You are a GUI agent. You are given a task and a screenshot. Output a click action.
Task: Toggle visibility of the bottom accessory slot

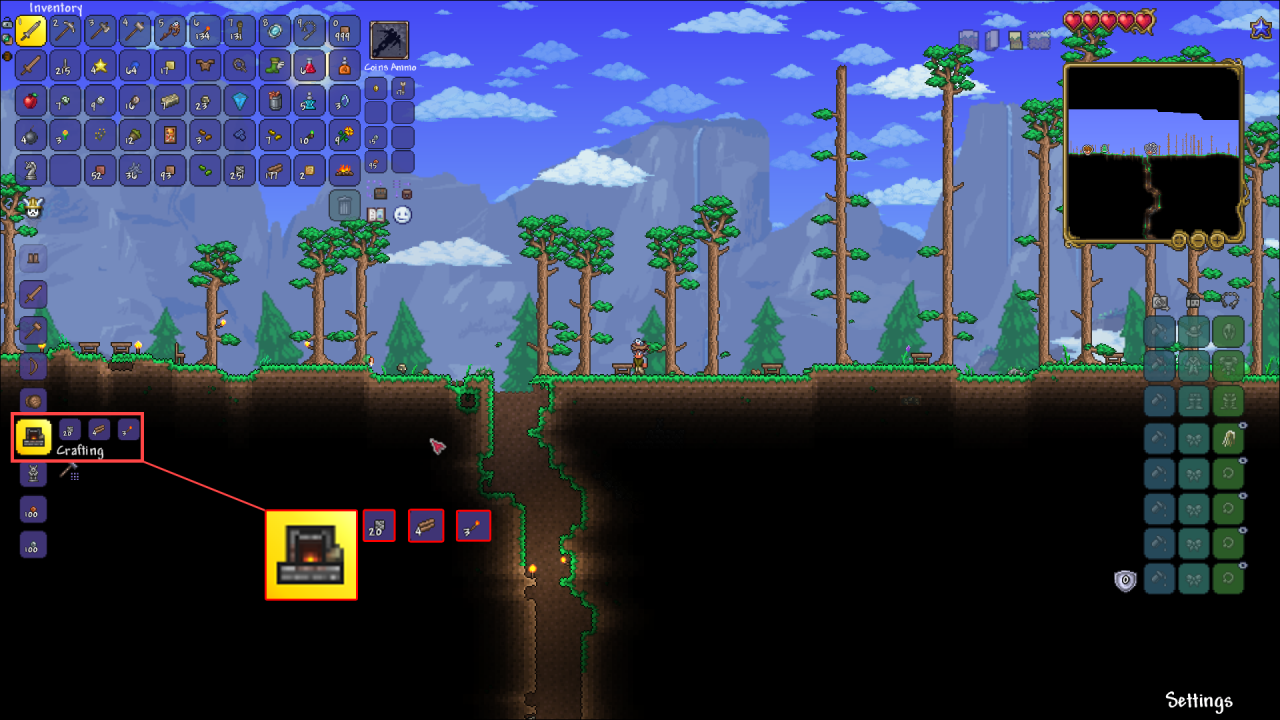pos(1243,563)
